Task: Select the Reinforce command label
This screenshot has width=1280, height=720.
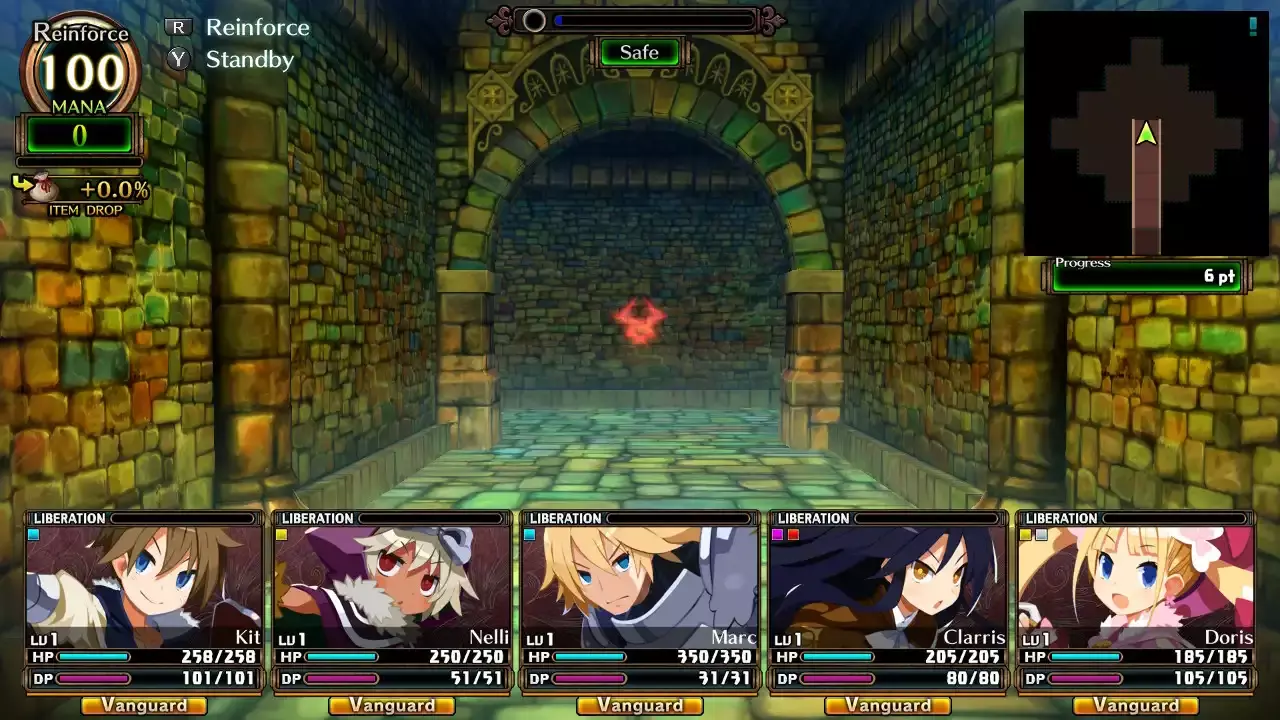Action: point(257,27)
